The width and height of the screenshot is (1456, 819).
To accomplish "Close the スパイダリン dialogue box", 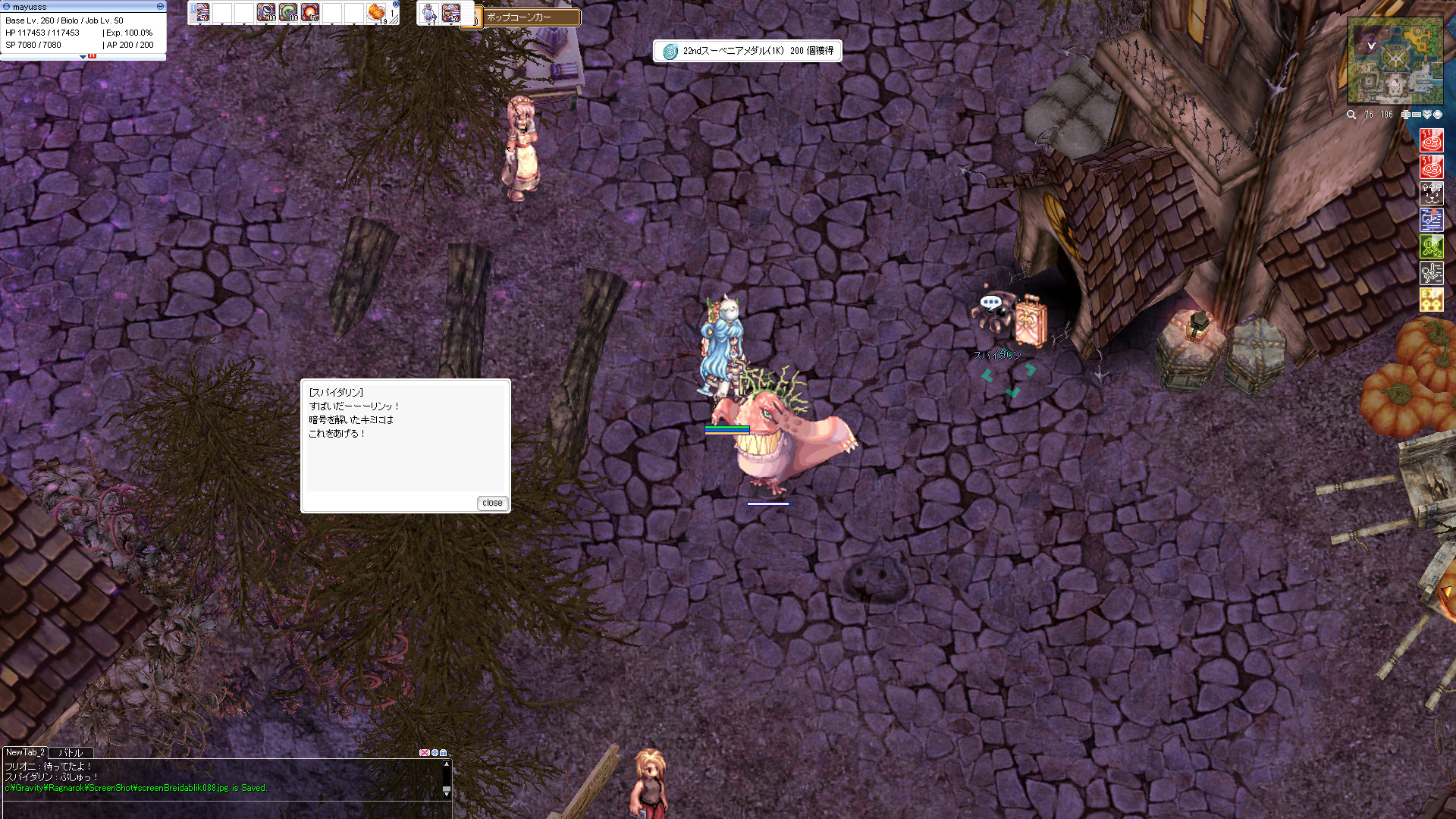I will 492,503.
